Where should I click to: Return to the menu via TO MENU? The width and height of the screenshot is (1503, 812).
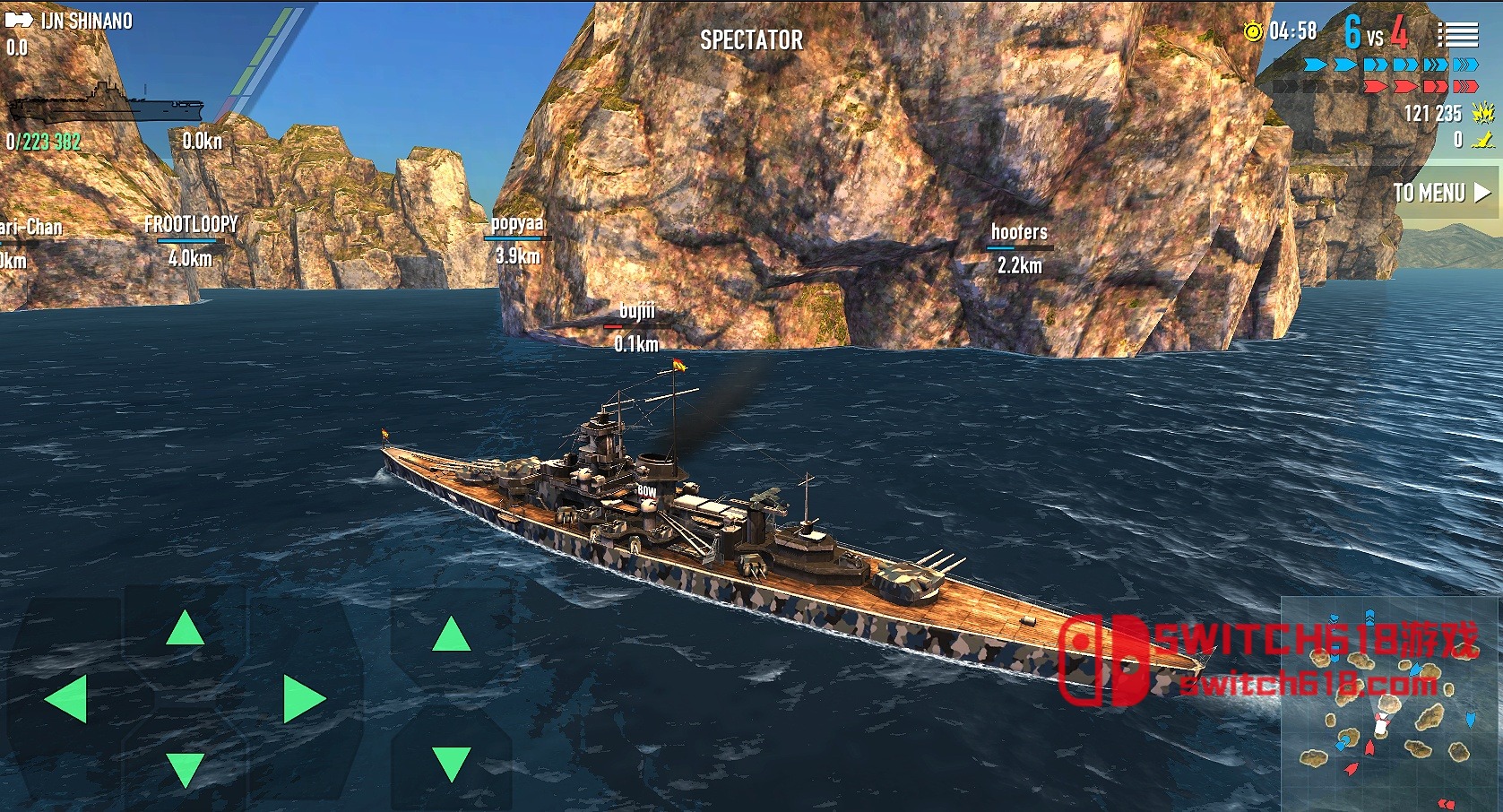point(1441,193)
